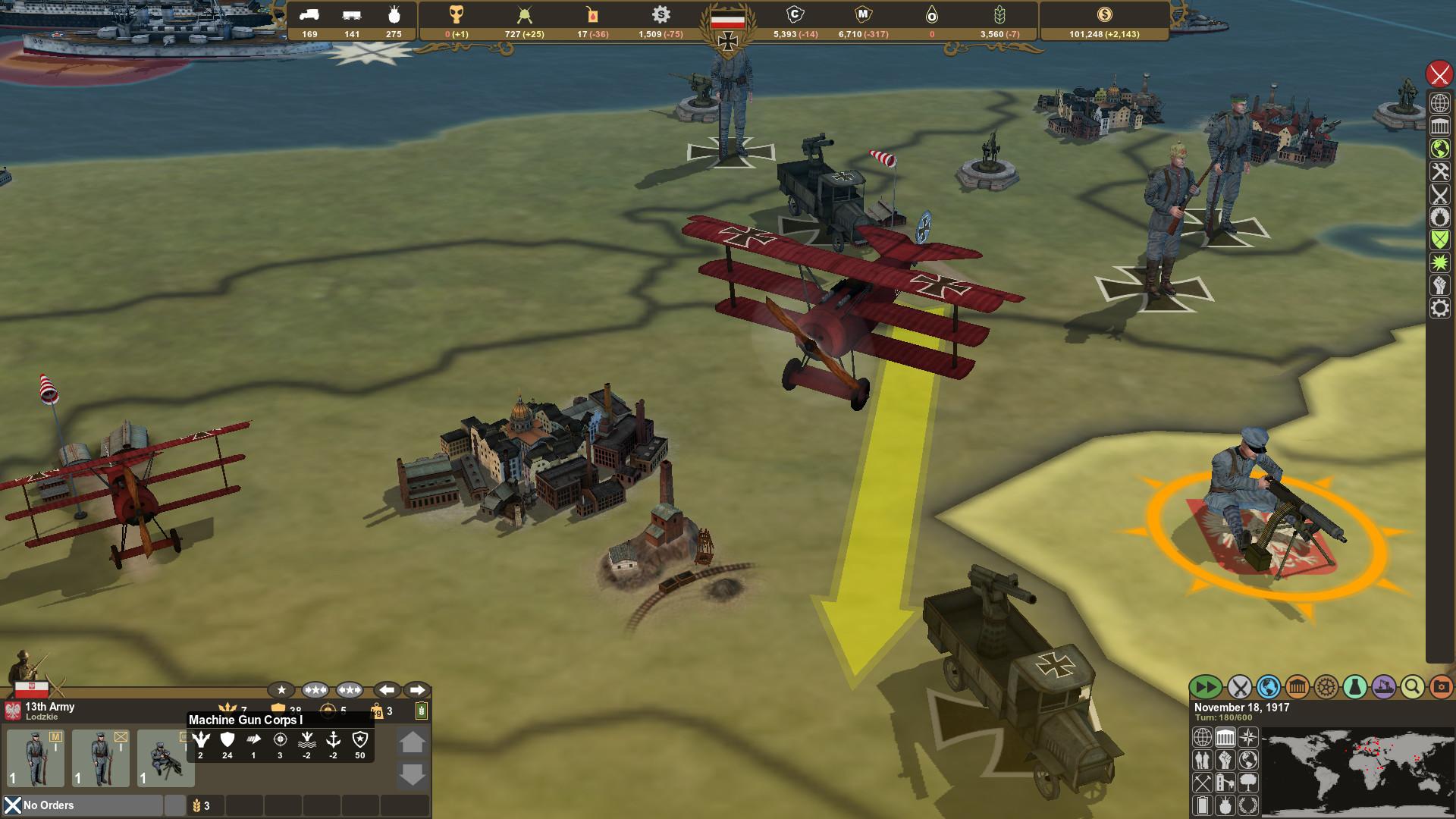Open the trade panel with the purple shipyard icon
The width and height of the screenshot is (1456, 819).
[1383, 686]
